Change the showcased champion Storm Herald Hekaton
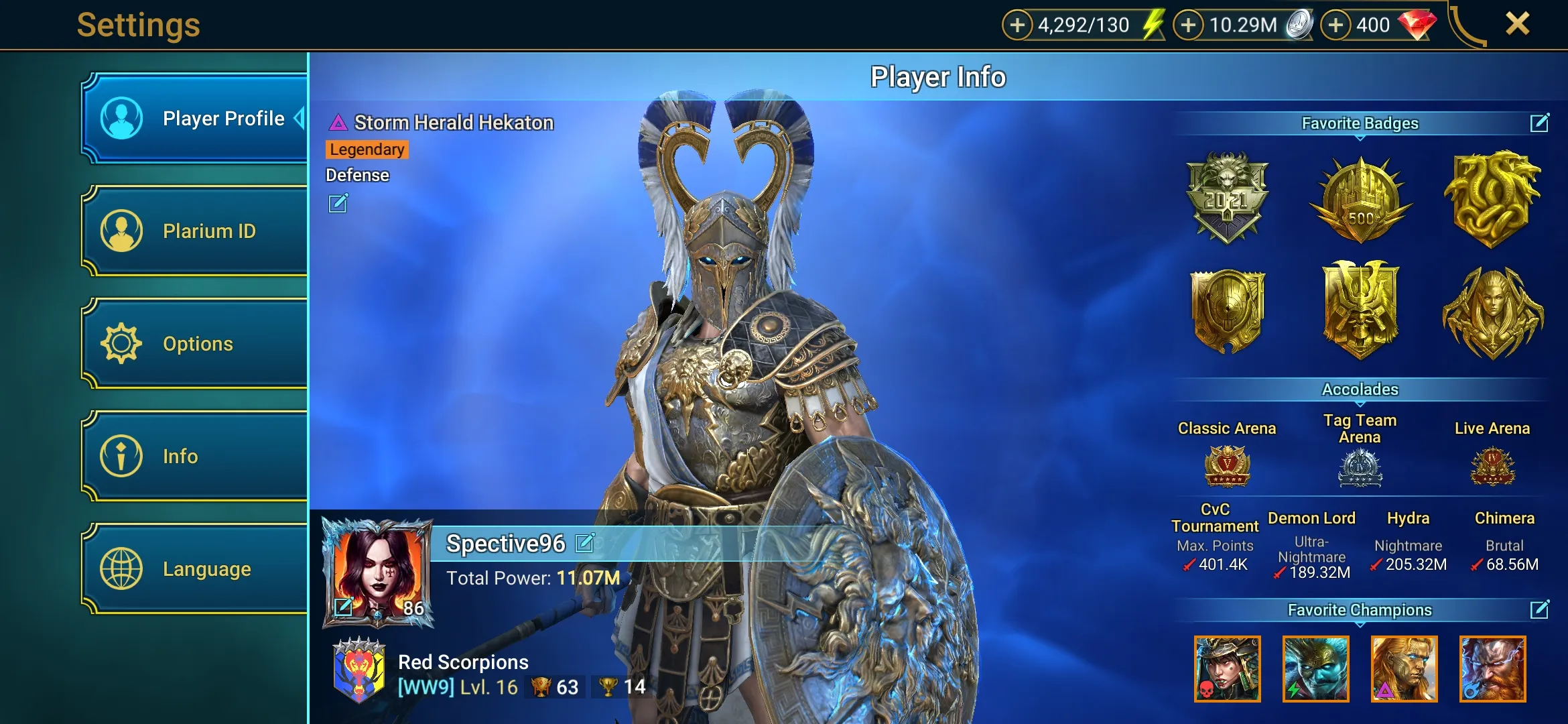This screenshot has width=1568, height=724. (338, 203)
